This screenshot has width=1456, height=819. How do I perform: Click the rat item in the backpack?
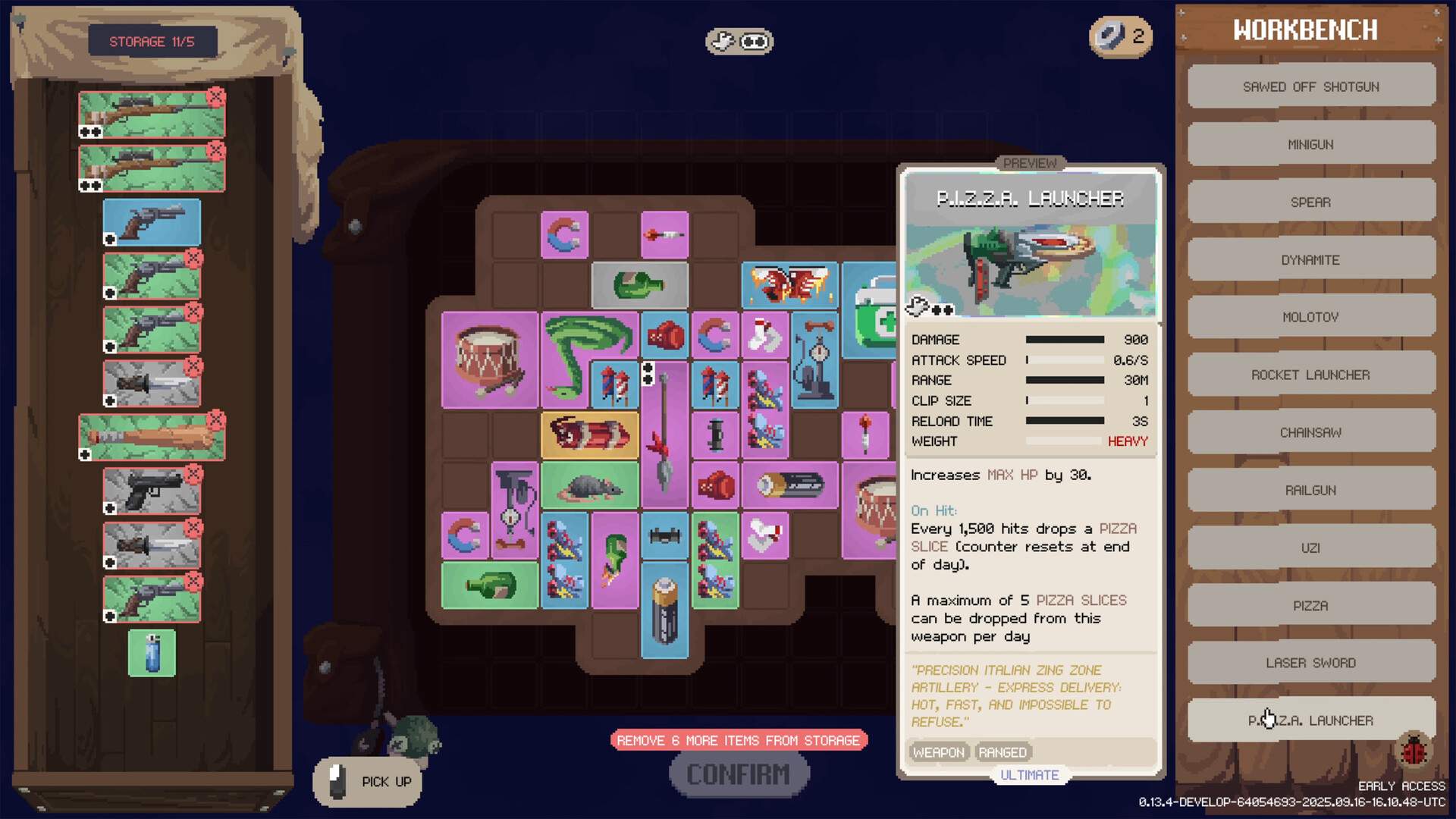coord(589,486)
